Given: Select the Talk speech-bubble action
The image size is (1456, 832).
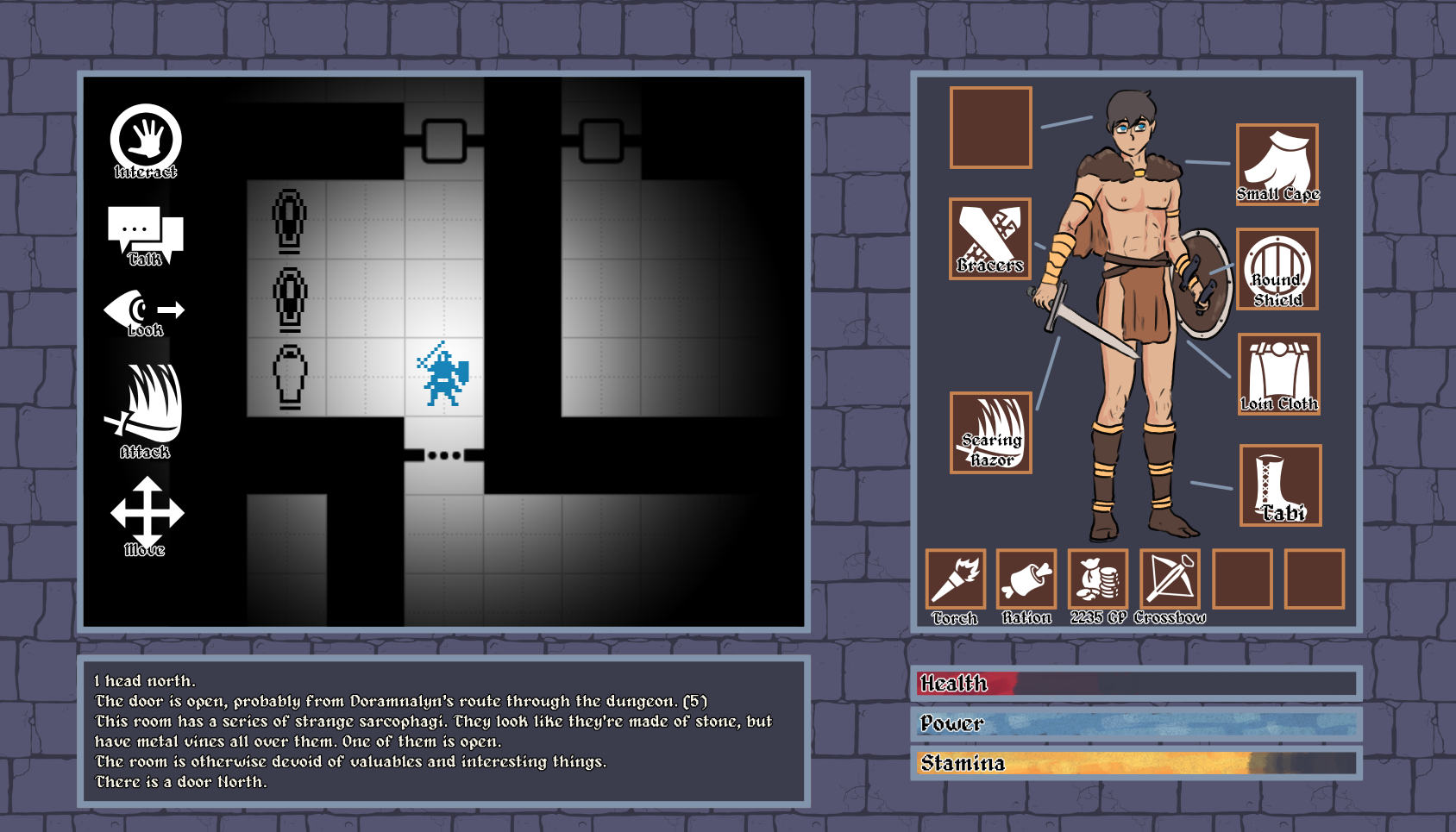Looking at the screenshot, I should (x=145, y=235).
